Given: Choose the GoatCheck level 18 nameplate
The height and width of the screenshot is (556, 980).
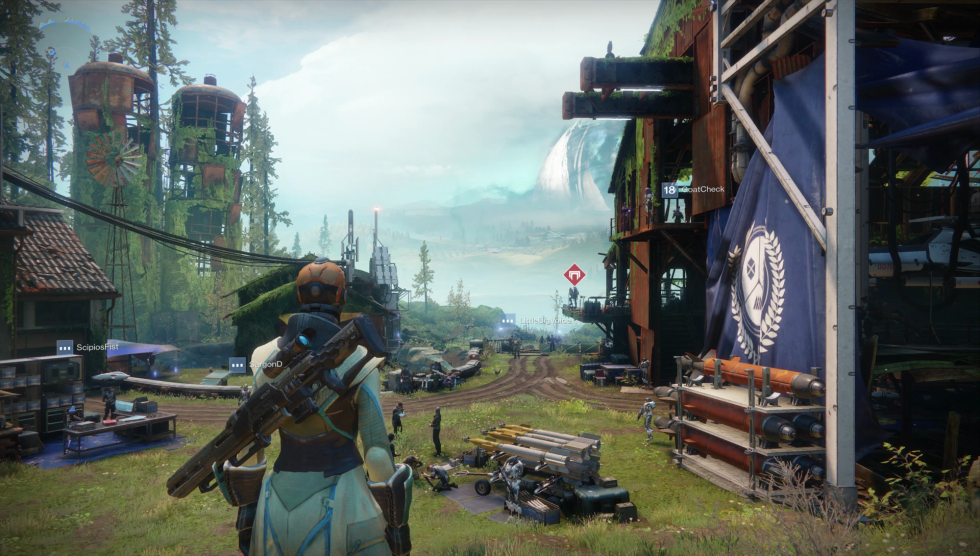Looking at the screenshot, I should pyautogui.click(x=689, y=189).
